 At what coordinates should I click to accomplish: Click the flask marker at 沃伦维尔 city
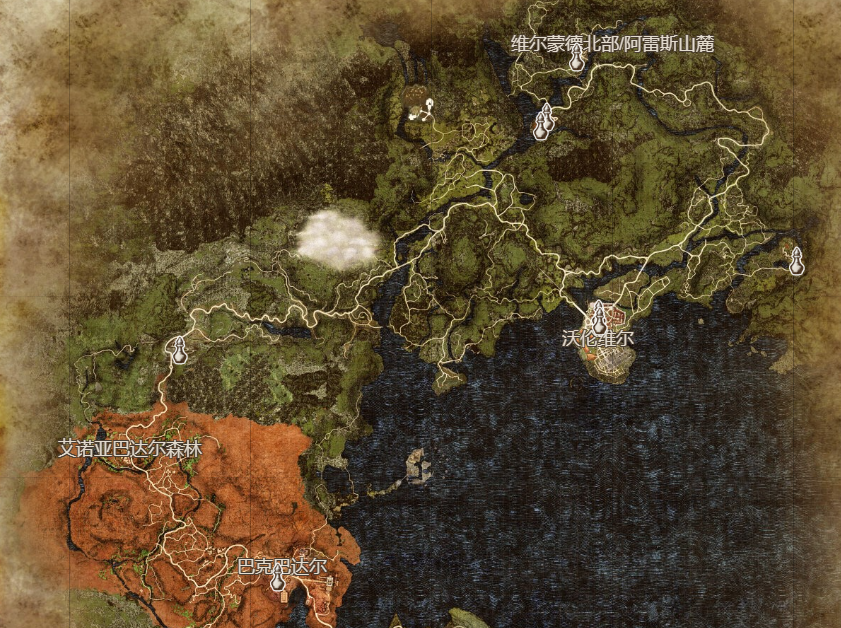[599, 320]
